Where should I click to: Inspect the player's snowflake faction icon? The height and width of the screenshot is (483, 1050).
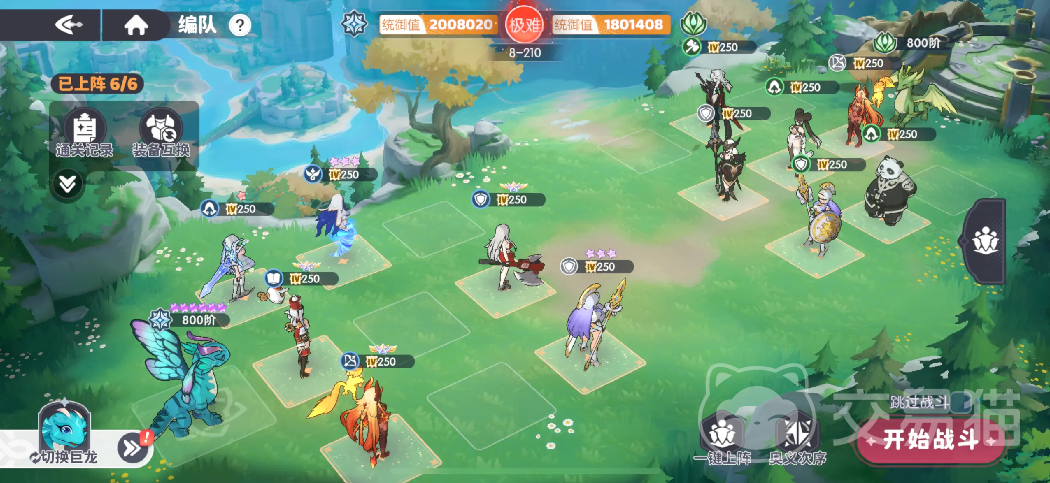click(354, 23)
